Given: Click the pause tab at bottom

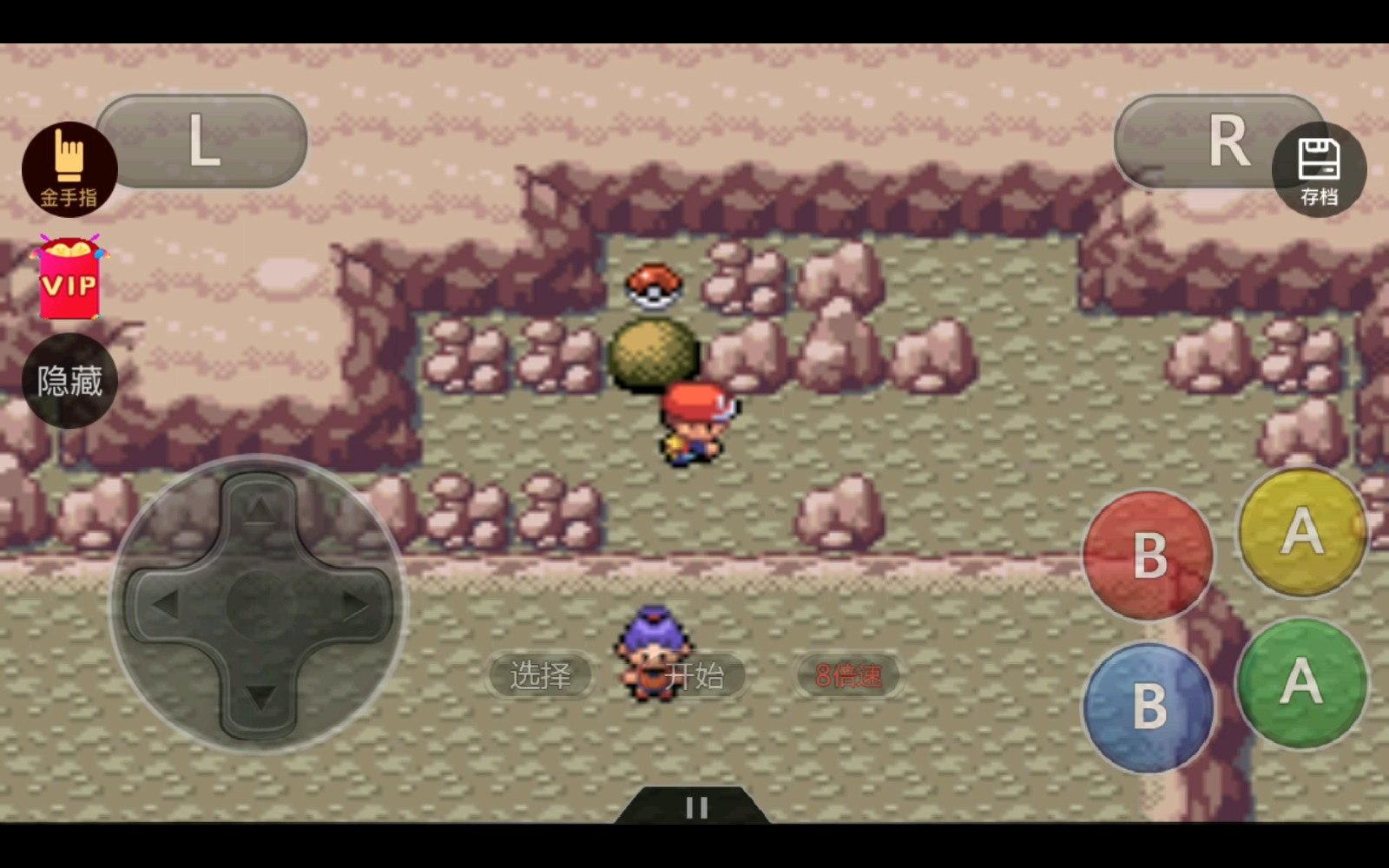Looking at the screenshot, I should 696,807.
